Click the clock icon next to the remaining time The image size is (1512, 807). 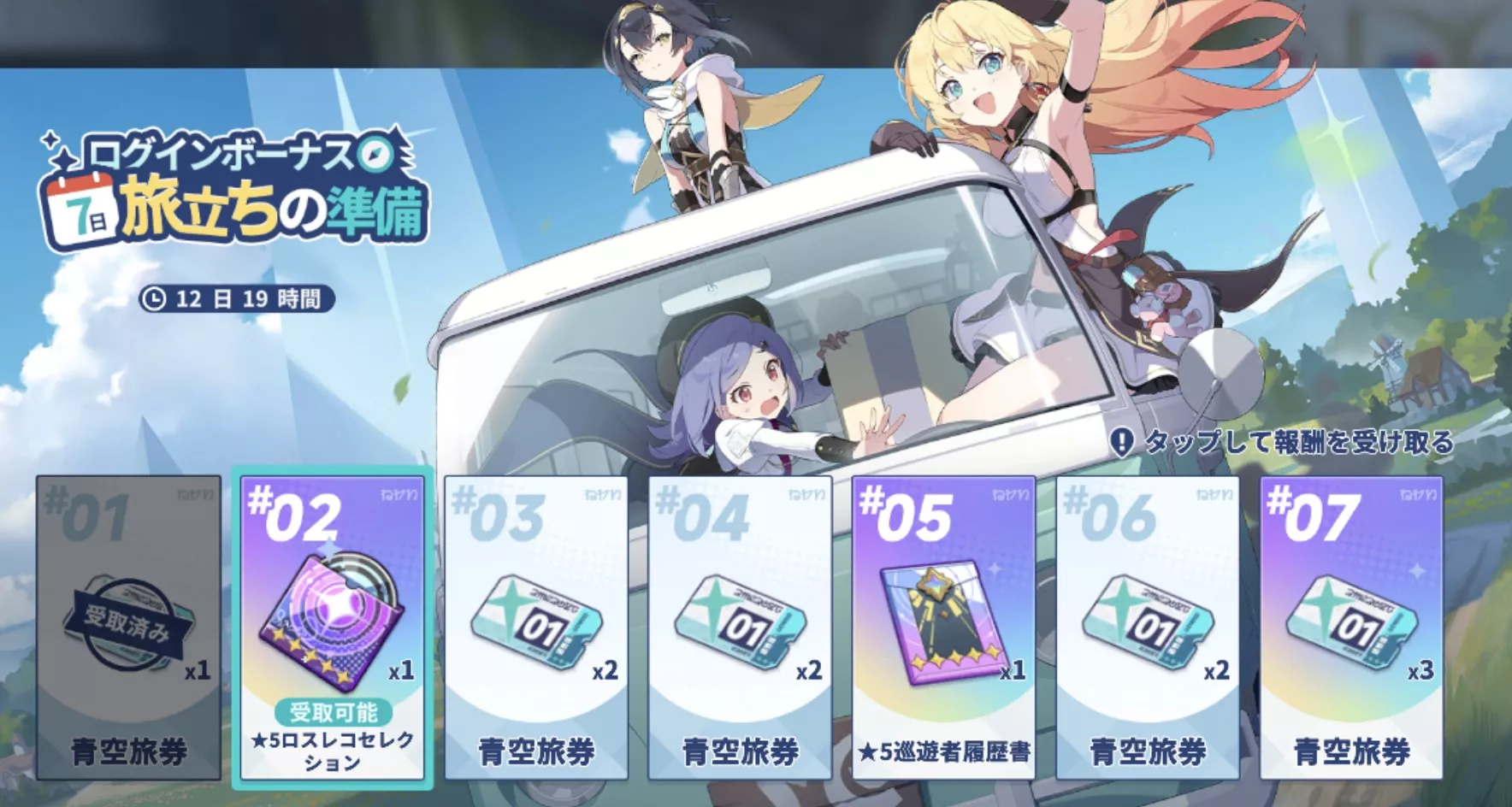[155, 298]
